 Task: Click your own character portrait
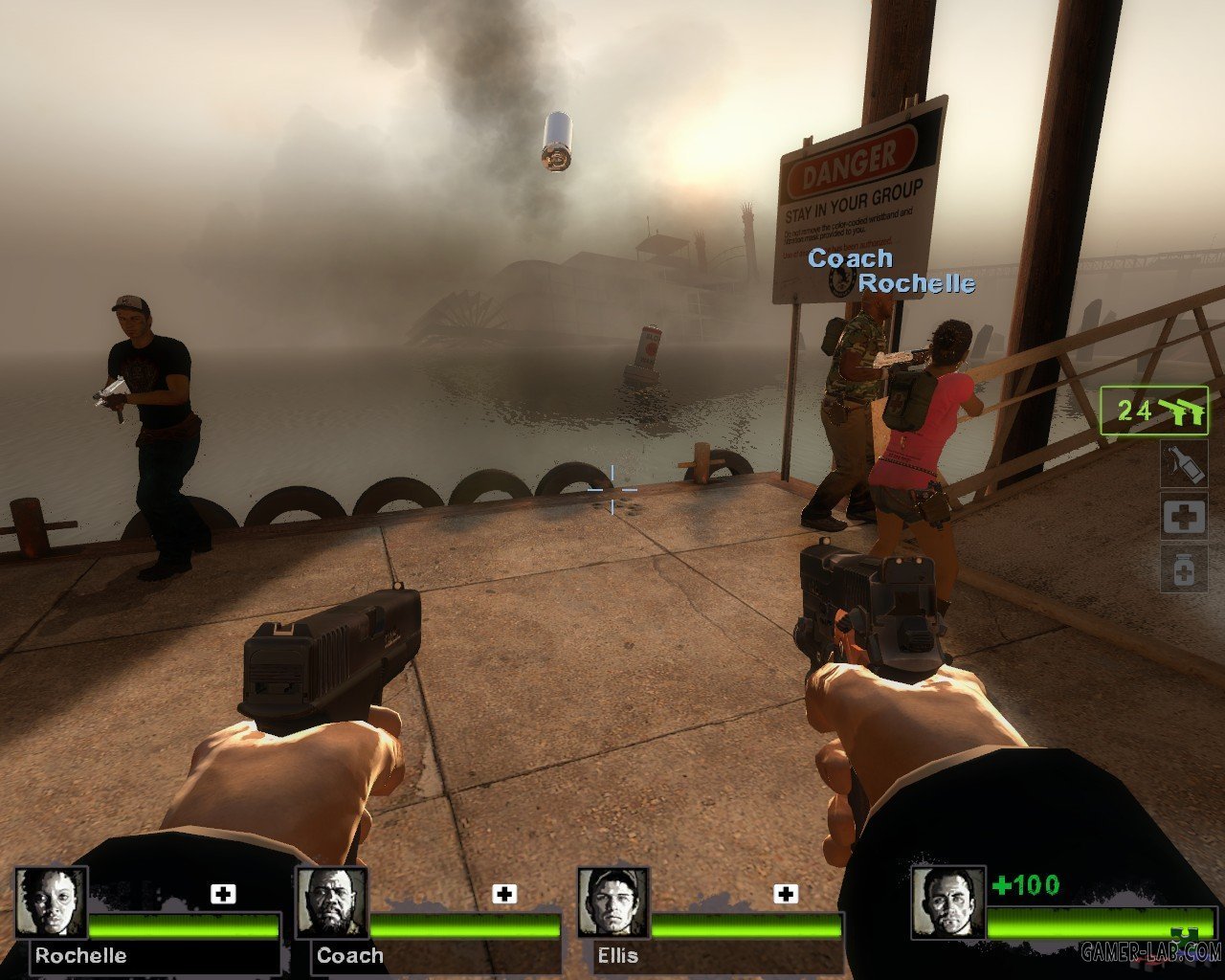pos(947,902)
